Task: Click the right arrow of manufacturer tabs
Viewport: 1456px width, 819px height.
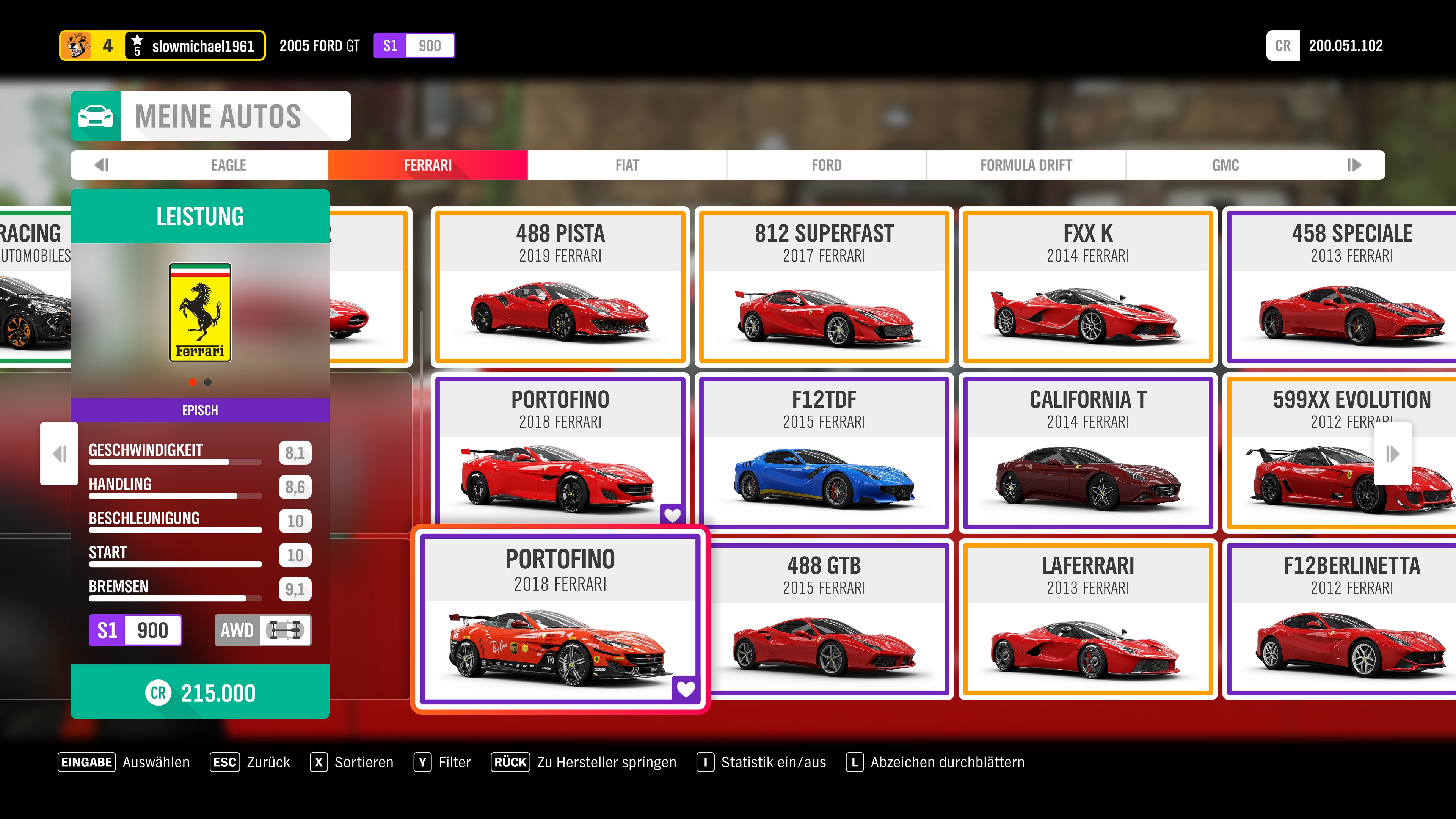Action: tap(1355, 165)
